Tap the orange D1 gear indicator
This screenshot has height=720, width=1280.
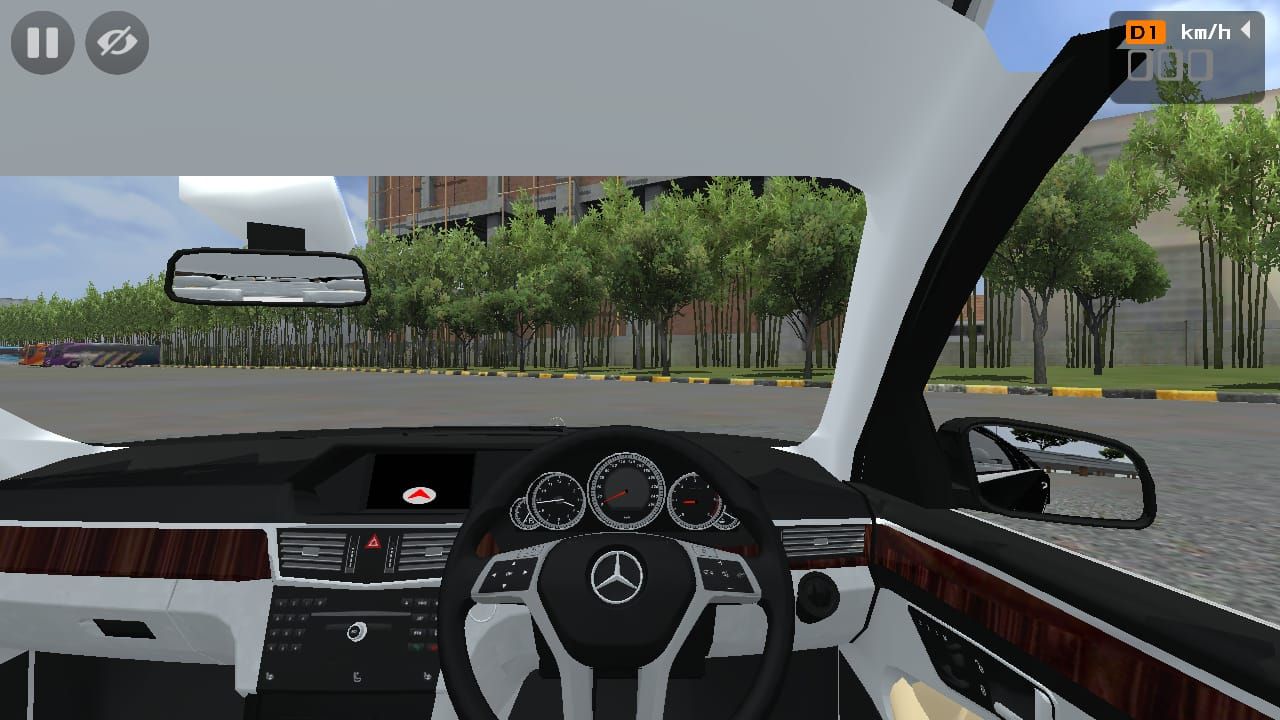tap(1144, 32)
